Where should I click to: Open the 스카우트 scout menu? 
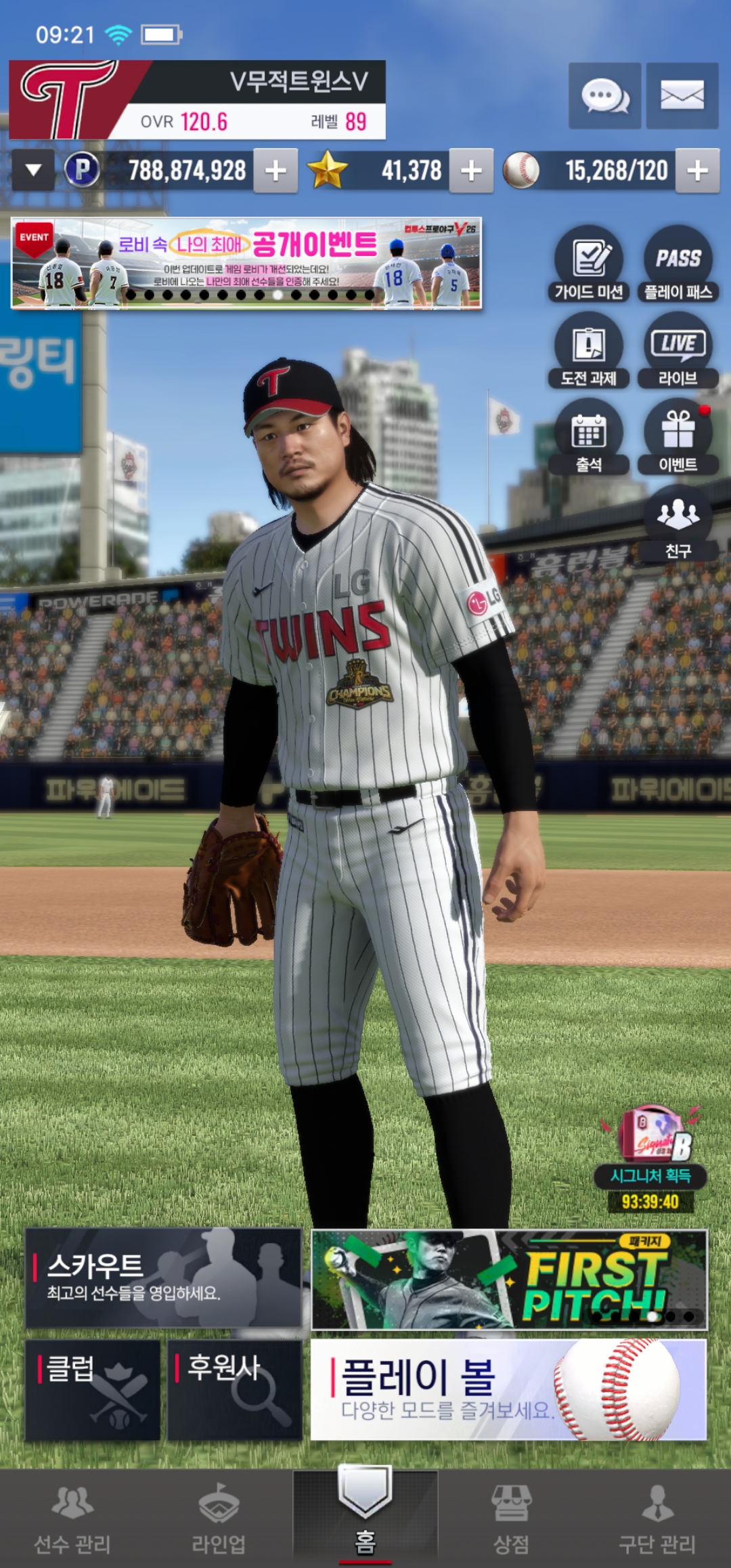pyautogui.click(x=163, y=1278)
